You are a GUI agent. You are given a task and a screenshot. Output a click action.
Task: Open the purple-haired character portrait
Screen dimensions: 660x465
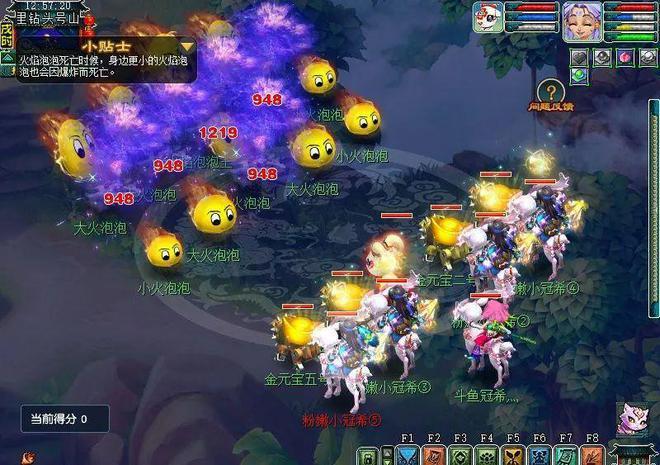click(583, 18)
